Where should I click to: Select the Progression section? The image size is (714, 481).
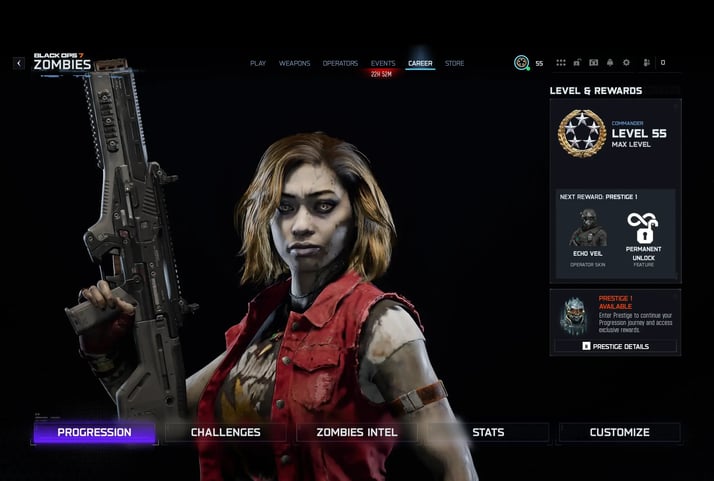(x=94, y=432)
